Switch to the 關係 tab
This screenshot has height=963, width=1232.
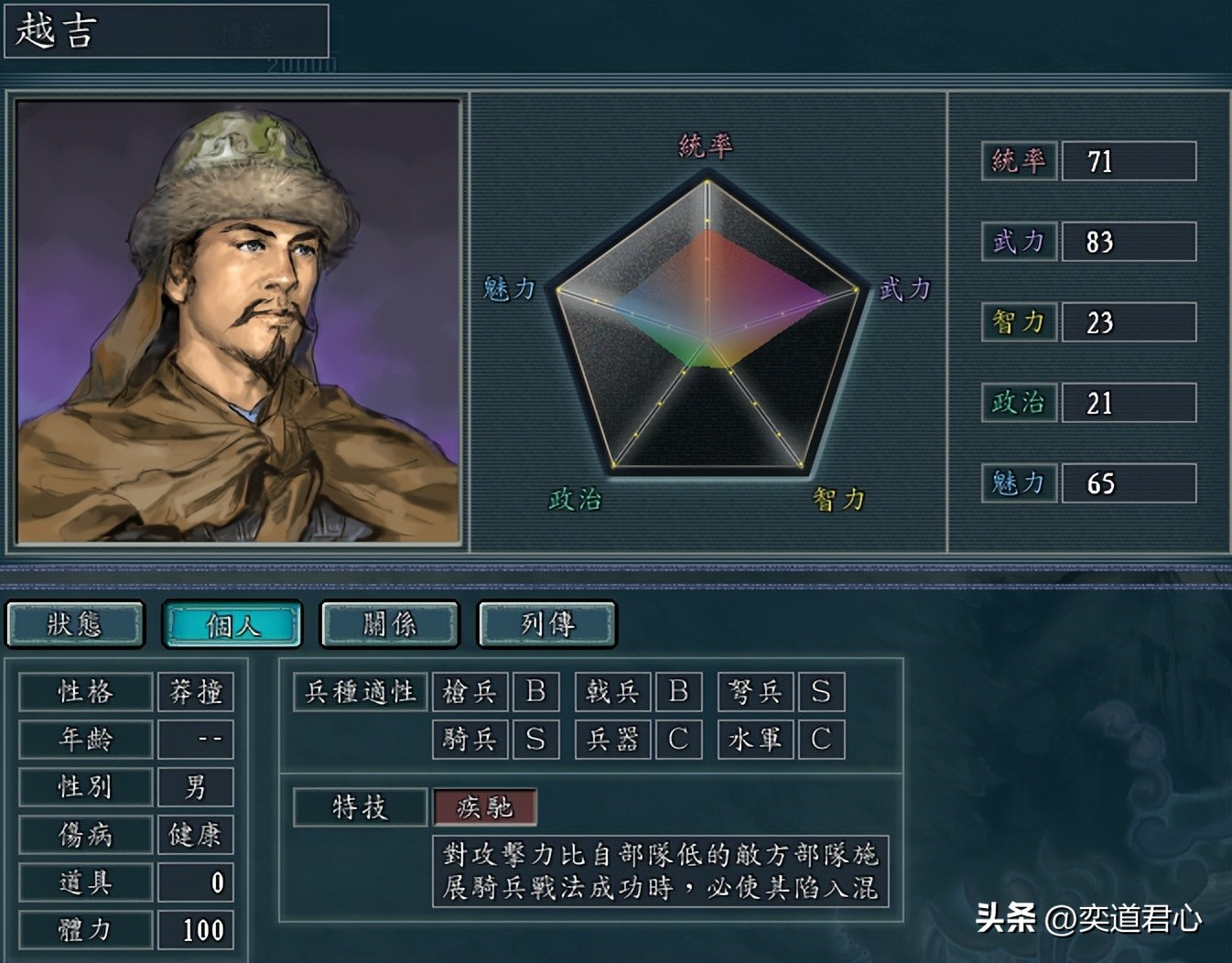[x=389, y=624]
